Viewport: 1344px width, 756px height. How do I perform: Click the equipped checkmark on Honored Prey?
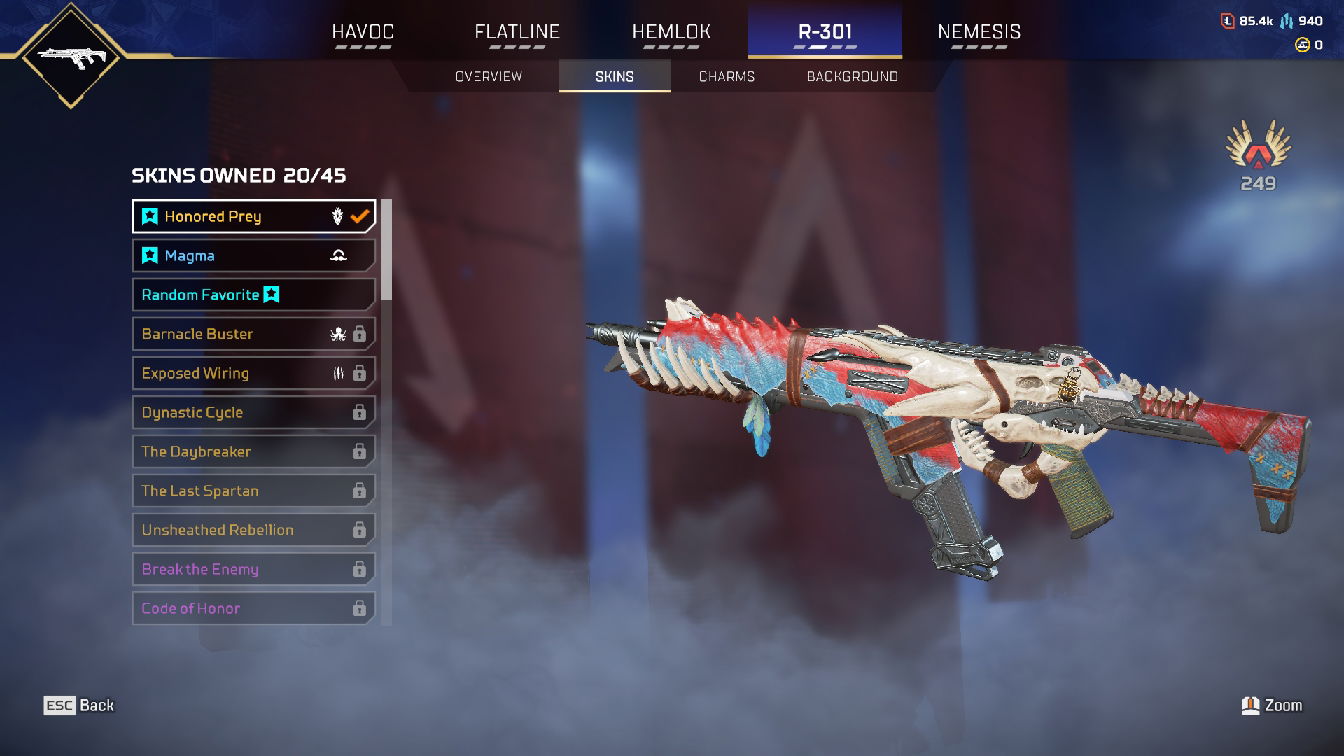358,216
